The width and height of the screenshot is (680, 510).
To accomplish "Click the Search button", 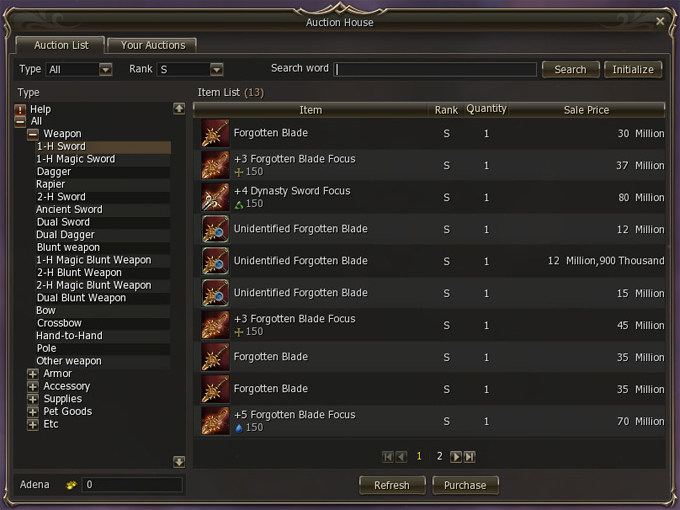I will point(570,69).
